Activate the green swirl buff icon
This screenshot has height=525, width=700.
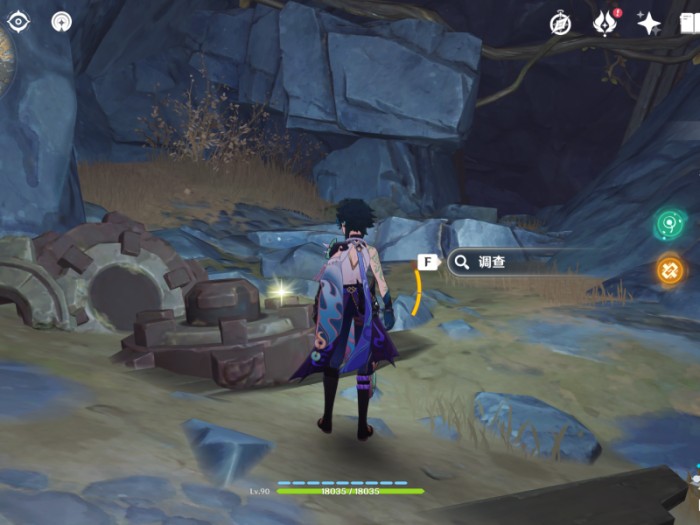tap(670, 224)
